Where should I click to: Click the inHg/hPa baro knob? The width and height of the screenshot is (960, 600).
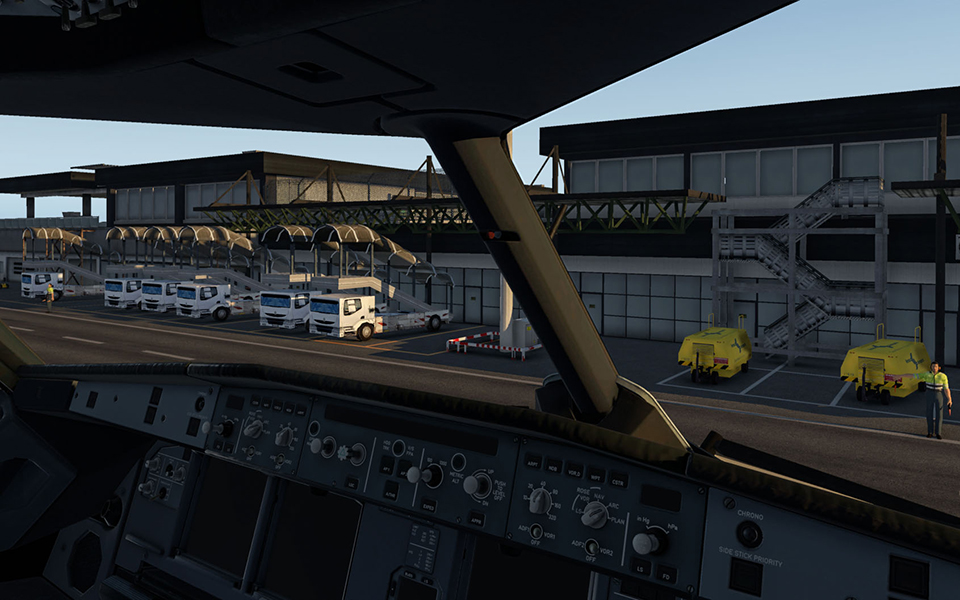click(x=645, y=543)
